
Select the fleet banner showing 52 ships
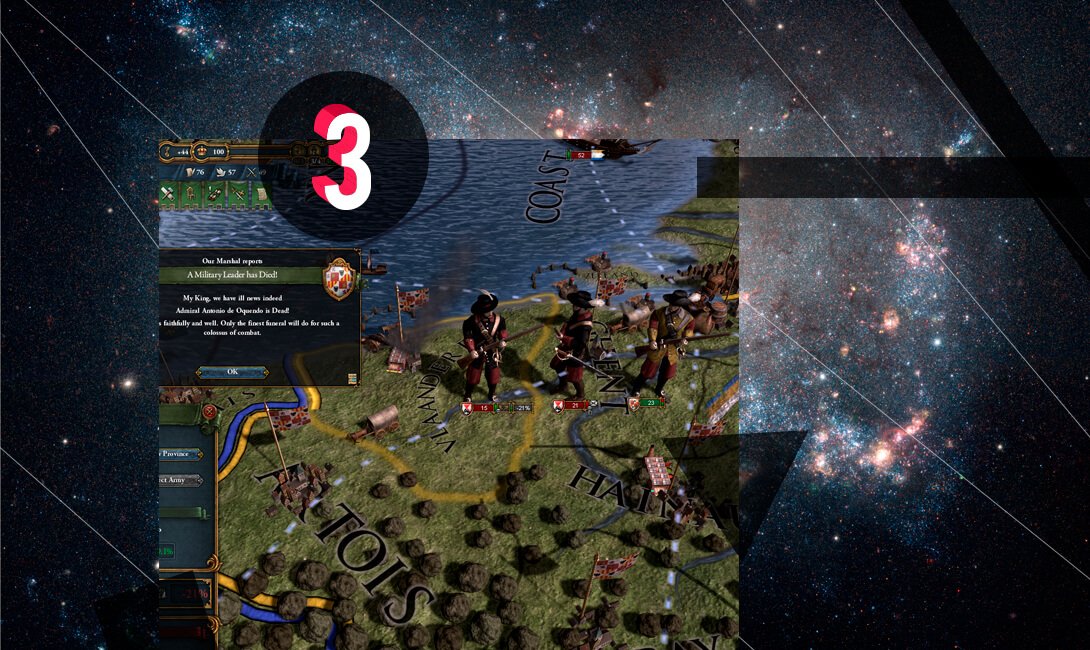580,155
